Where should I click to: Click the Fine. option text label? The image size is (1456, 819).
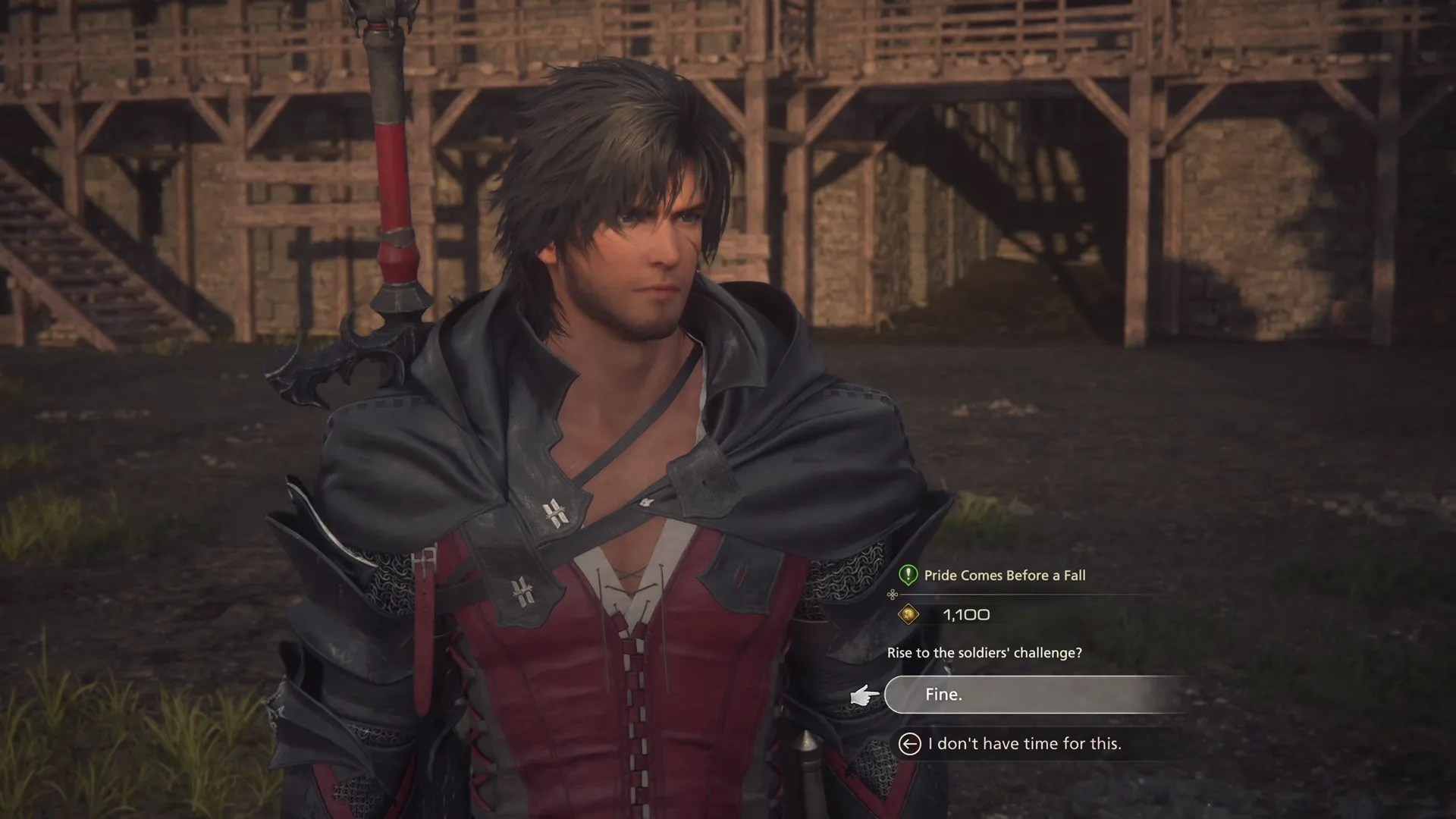(944, 694)
